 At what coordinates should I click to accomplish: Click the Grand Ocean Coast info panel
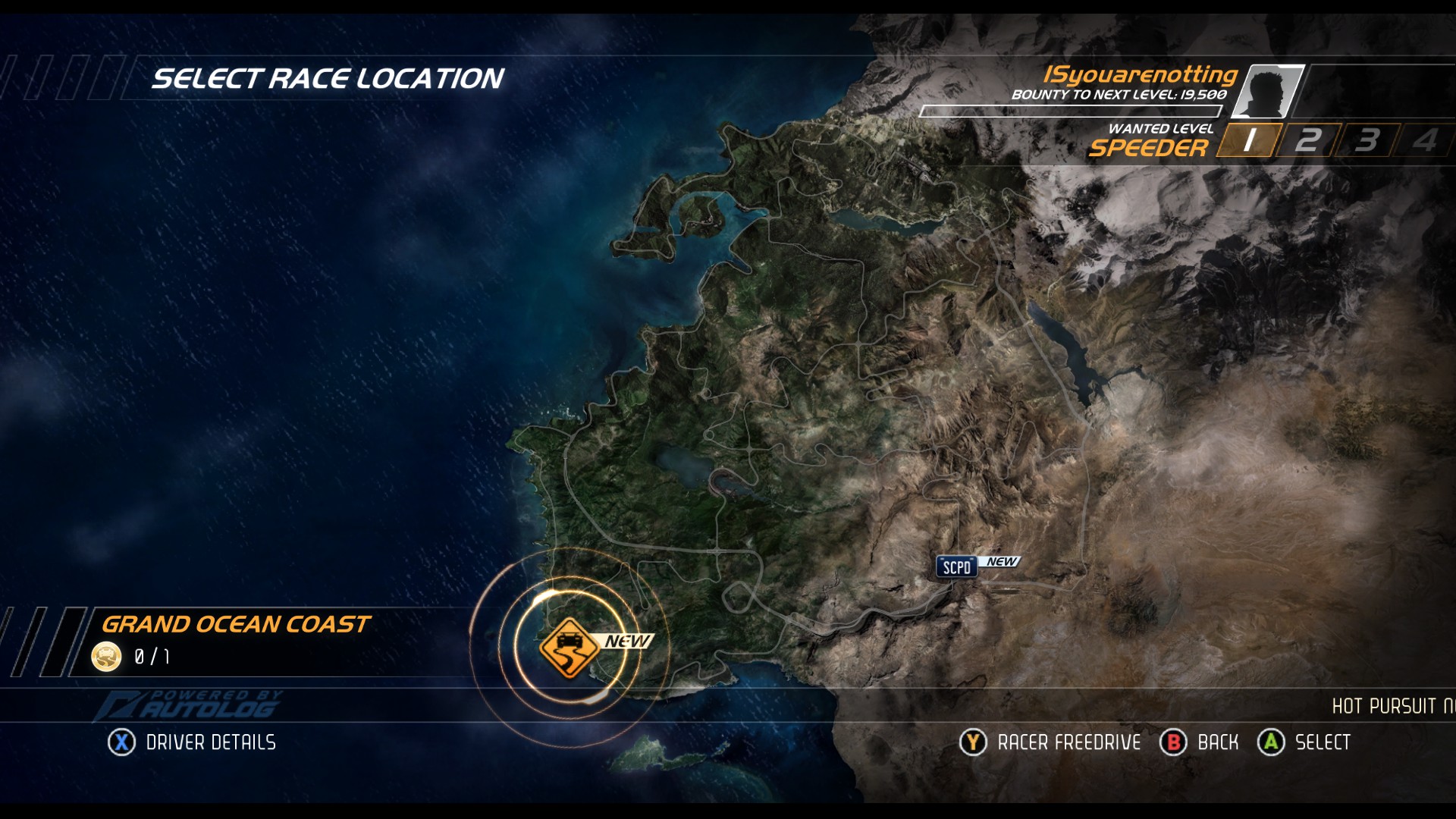click(250, 641)
